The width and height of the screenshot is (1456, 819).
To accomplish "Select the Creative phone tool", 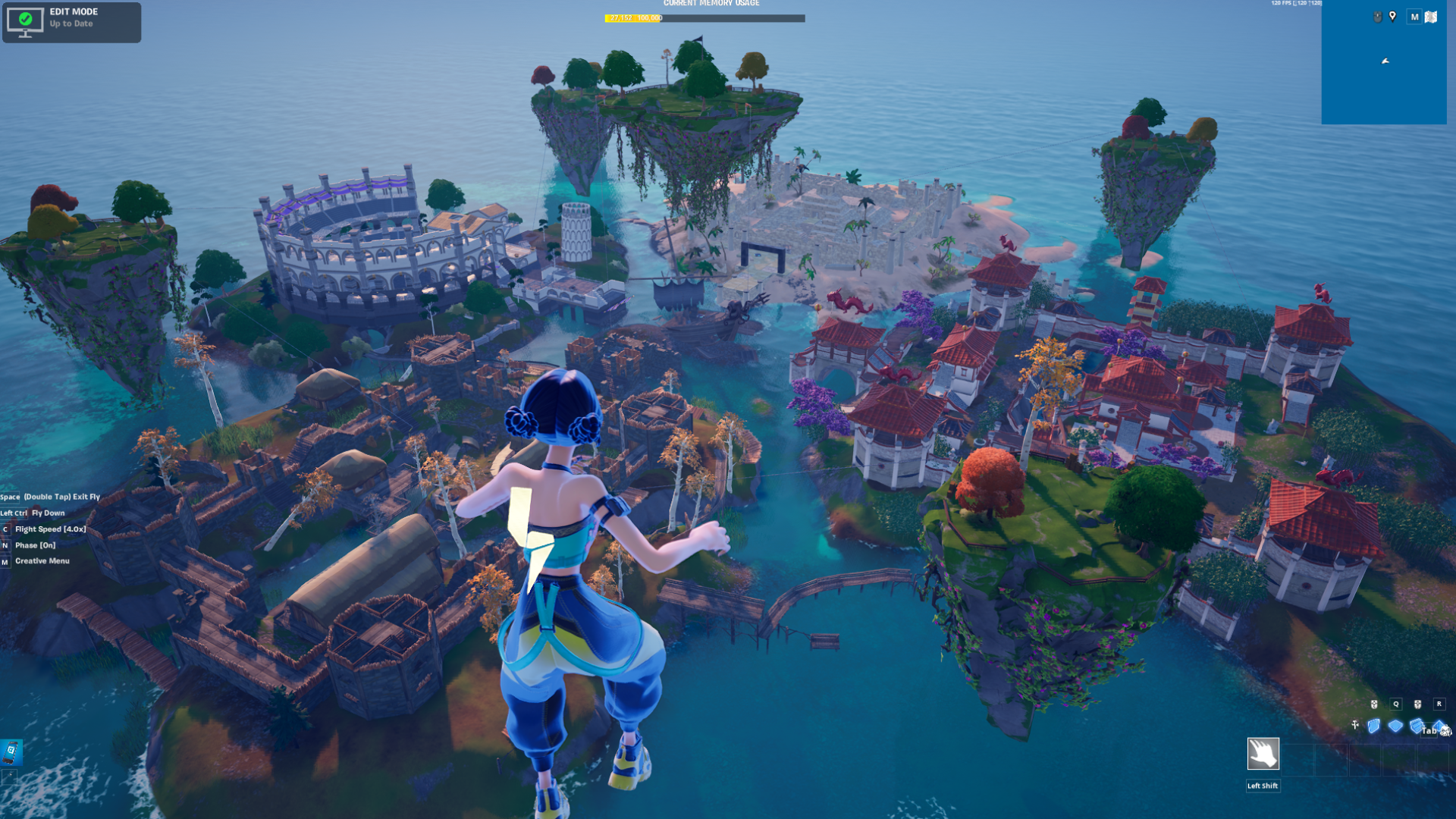I will [x=11, y=752].
